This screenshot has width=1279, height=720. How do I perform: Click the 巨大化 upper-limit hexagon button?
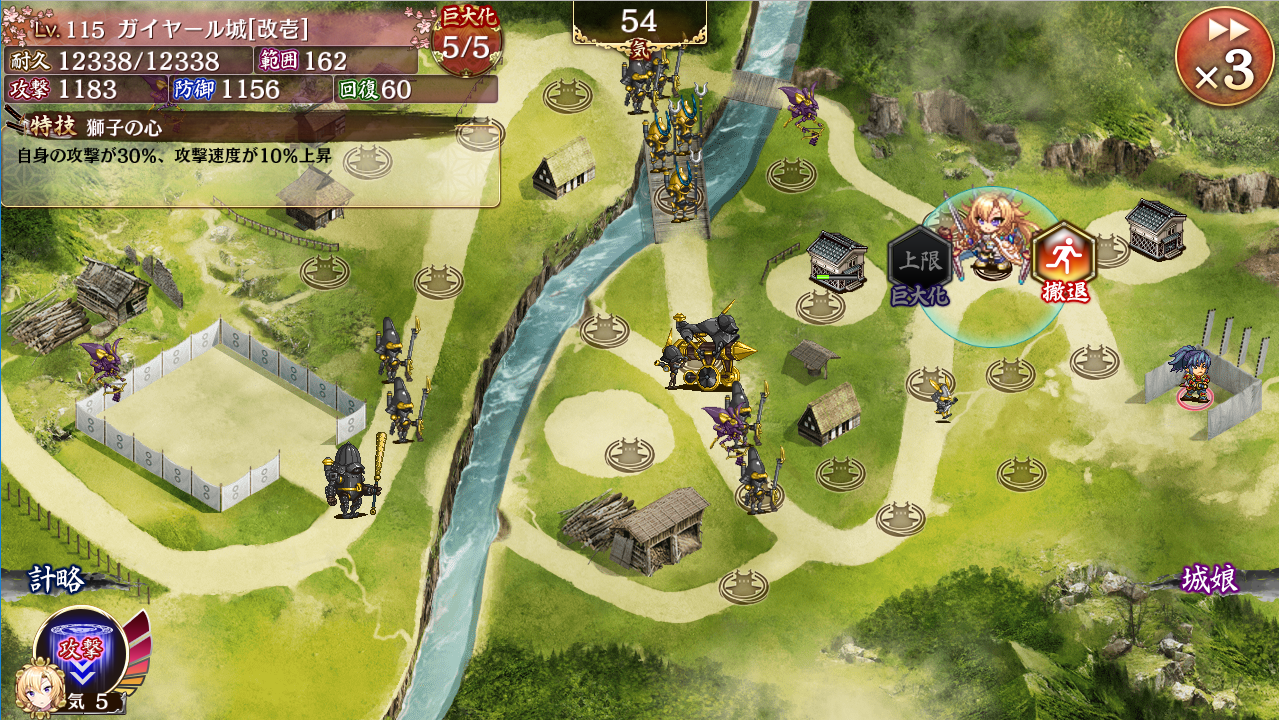coord(918,260)
